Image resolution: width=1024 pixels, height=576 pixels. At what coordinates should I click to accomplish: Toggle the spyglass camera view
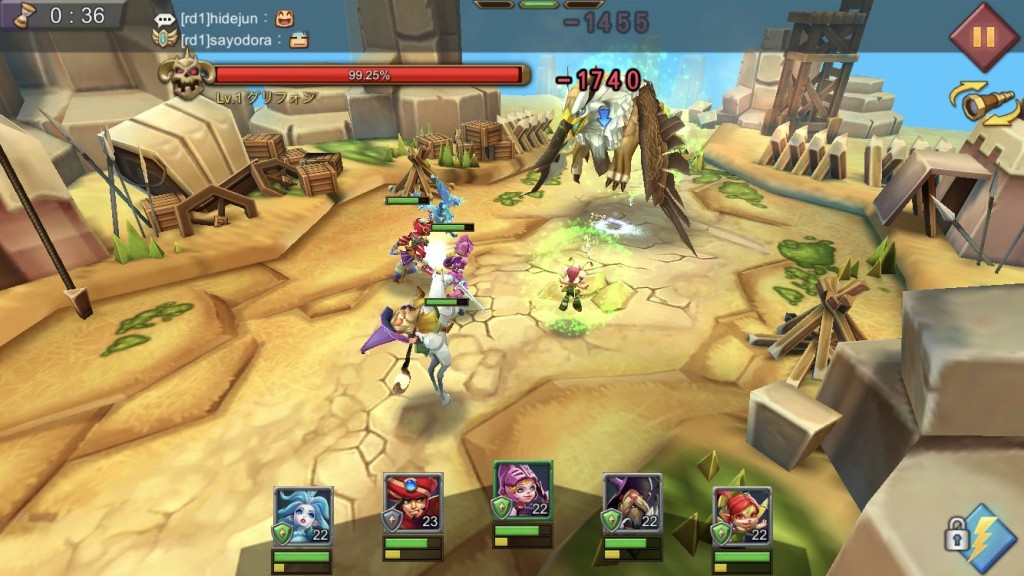tap(986, 104)
